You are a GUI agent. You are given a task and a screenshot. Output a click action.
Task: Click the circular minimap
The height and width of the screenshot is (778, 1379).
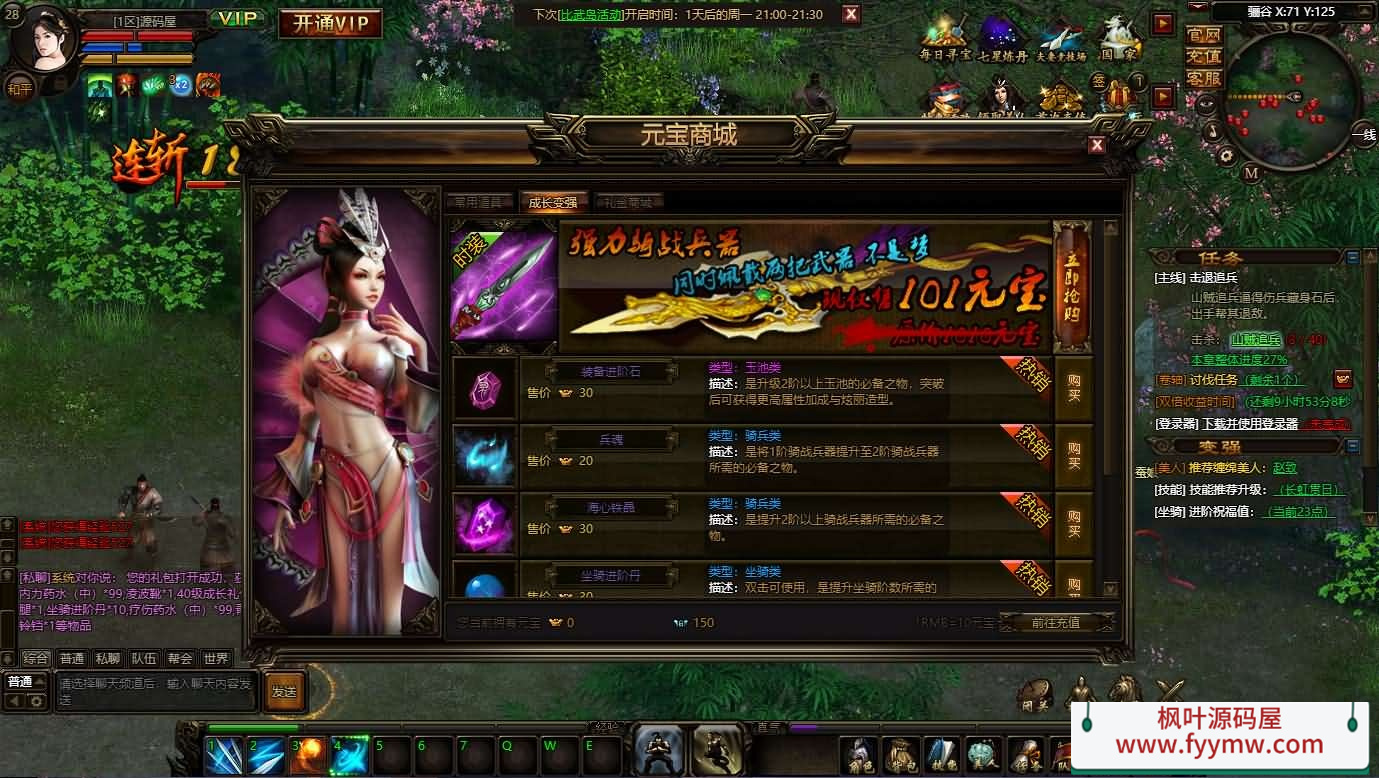click(1290, 100)
